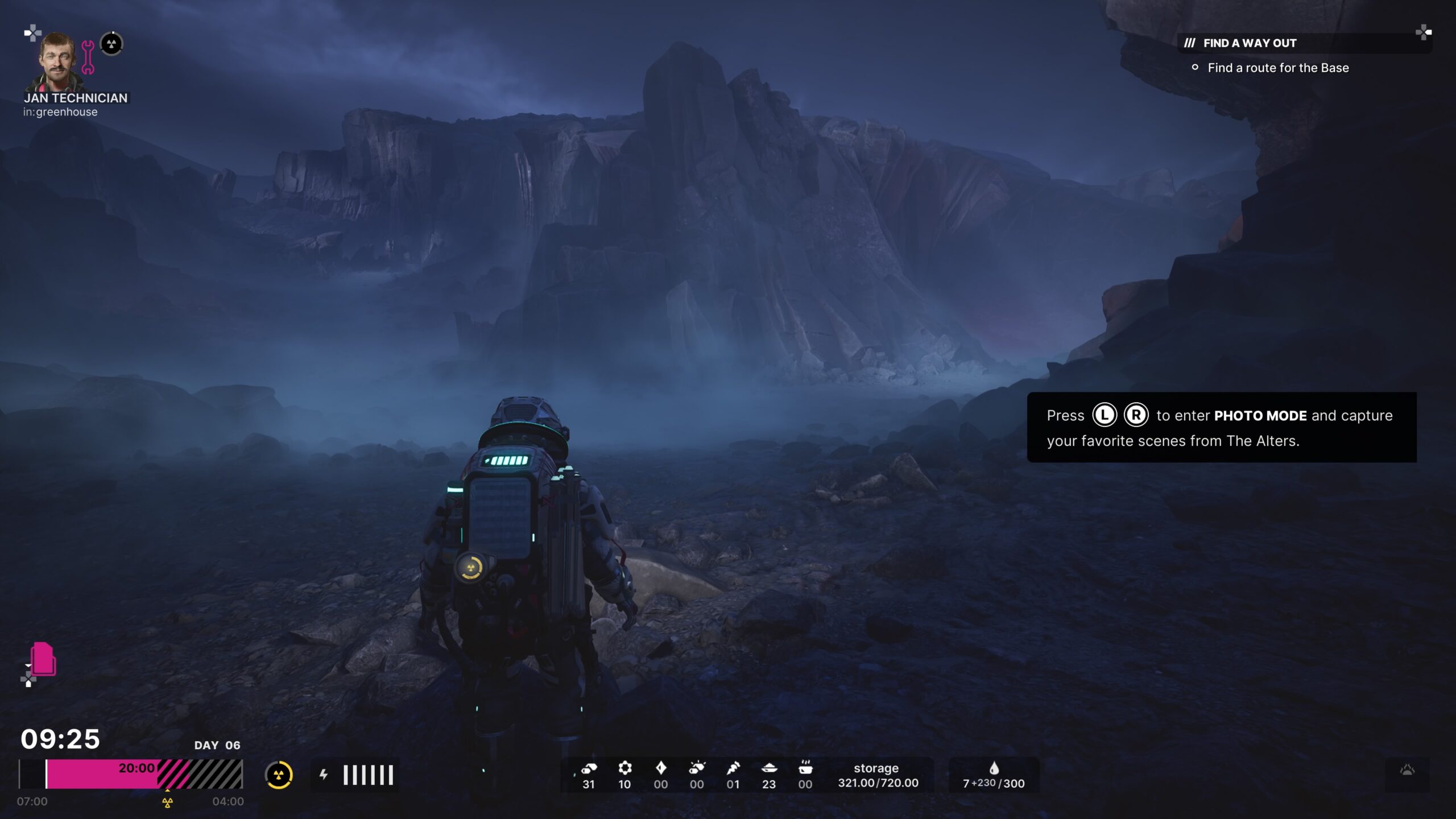Select the carrot raw food icon

click(x=733, y=768)
